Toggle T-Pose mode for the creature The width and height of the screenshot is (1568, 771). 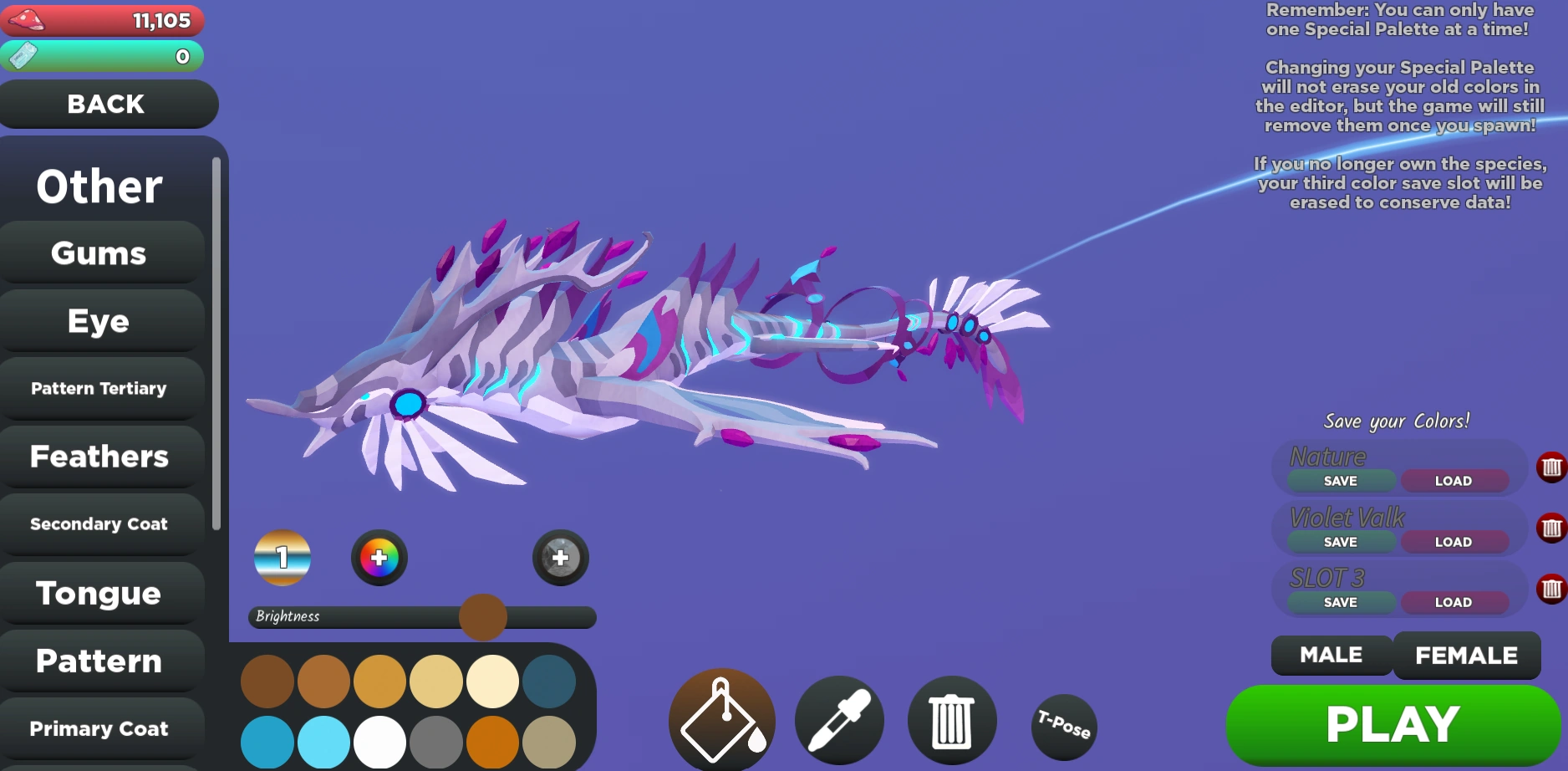pyautogui.click(x=1063, y=726)
